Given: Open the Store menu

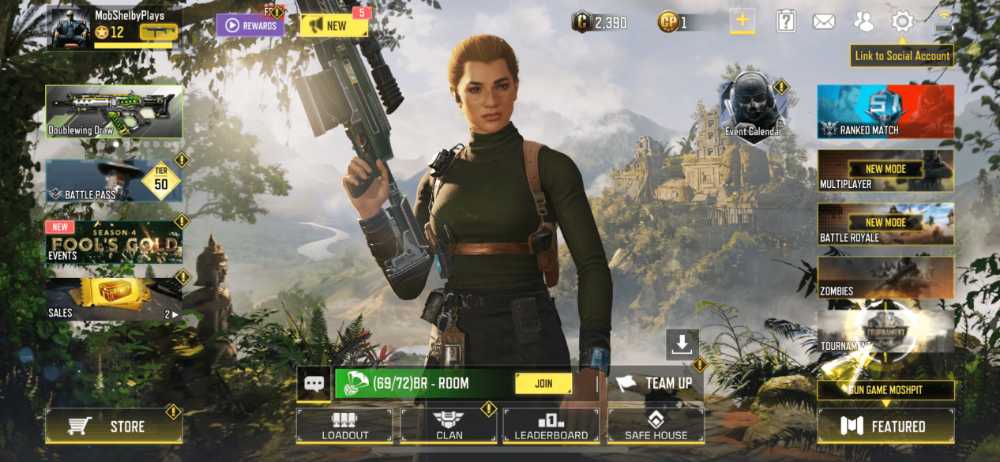Looking at the screenshot, I should tap(114, 426).
